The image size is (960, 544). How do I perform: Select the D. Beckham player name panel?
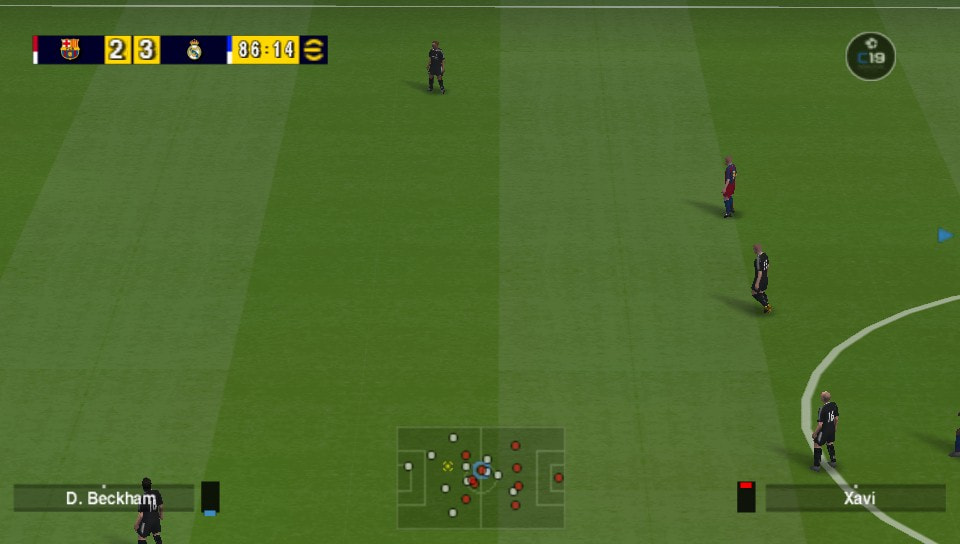pyautogui.click(x=104, y=498)
